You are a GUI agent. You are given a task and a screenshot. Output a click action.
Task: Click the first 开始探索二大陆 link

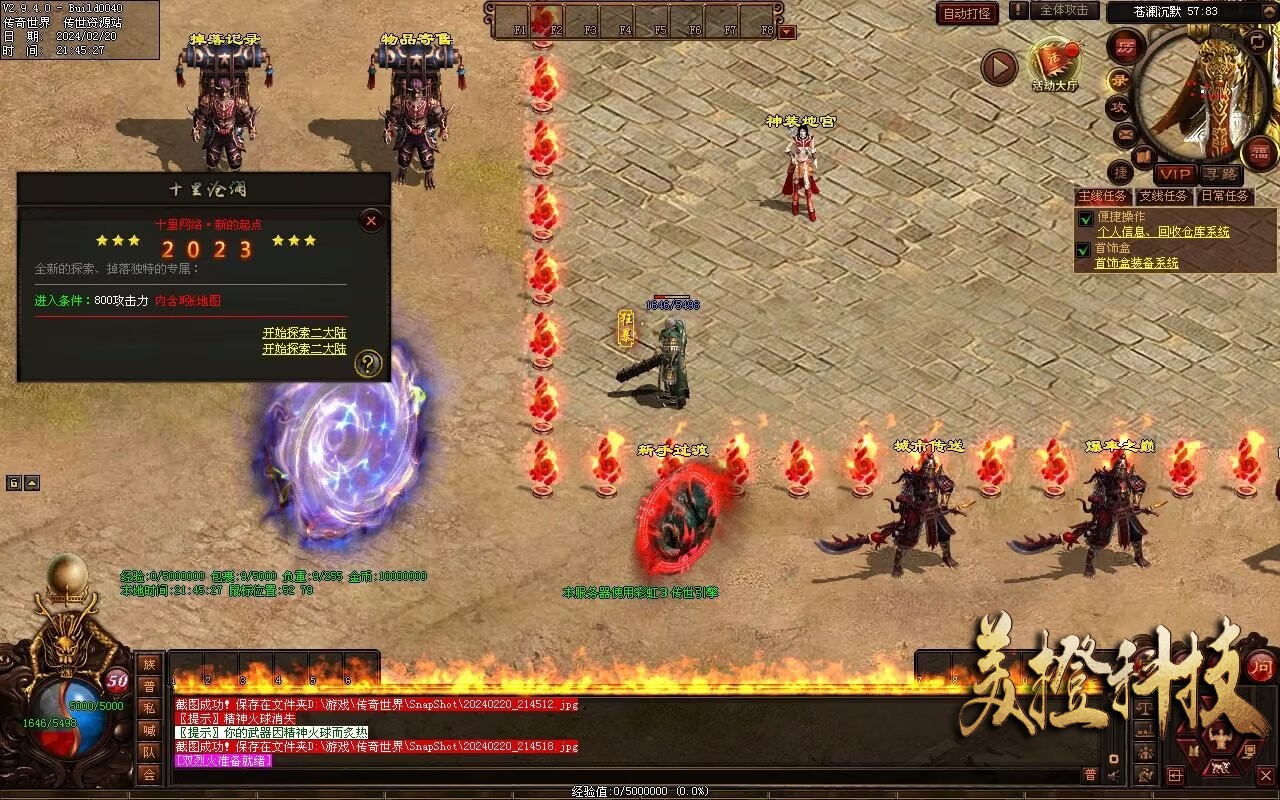point(304,333)
